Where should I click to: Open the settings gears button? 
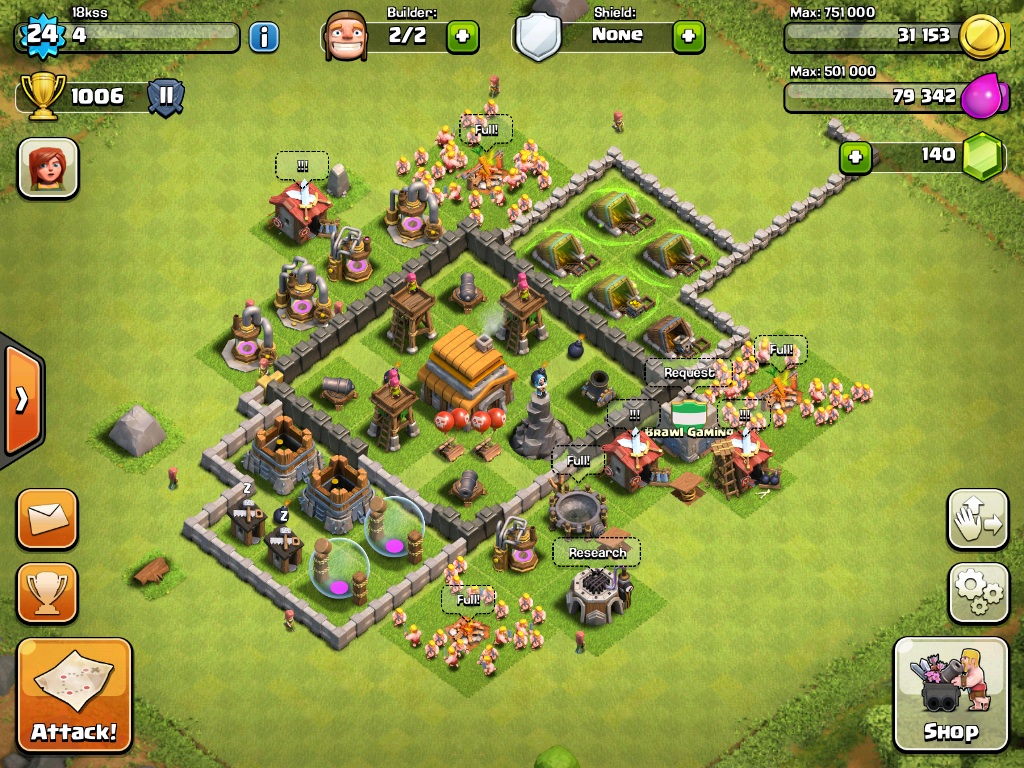(977, 591)
